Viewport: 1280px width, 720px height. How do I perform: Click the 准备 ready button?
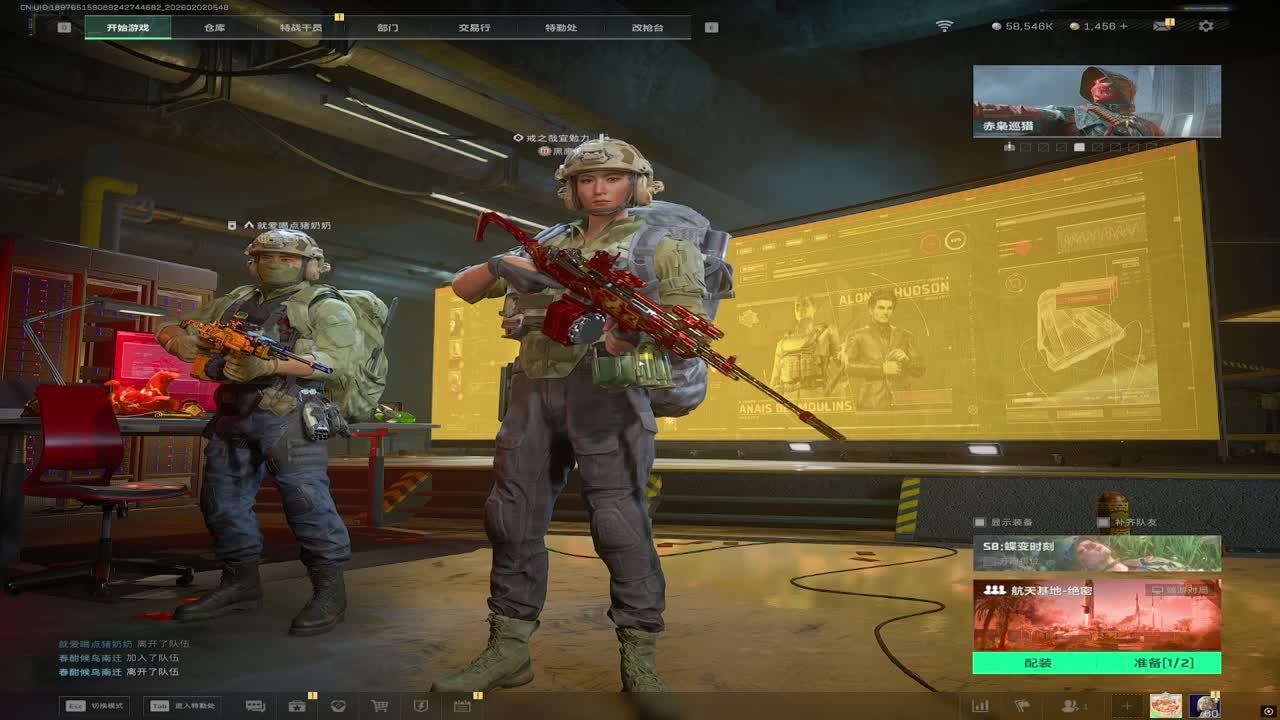pos(1158,663)
